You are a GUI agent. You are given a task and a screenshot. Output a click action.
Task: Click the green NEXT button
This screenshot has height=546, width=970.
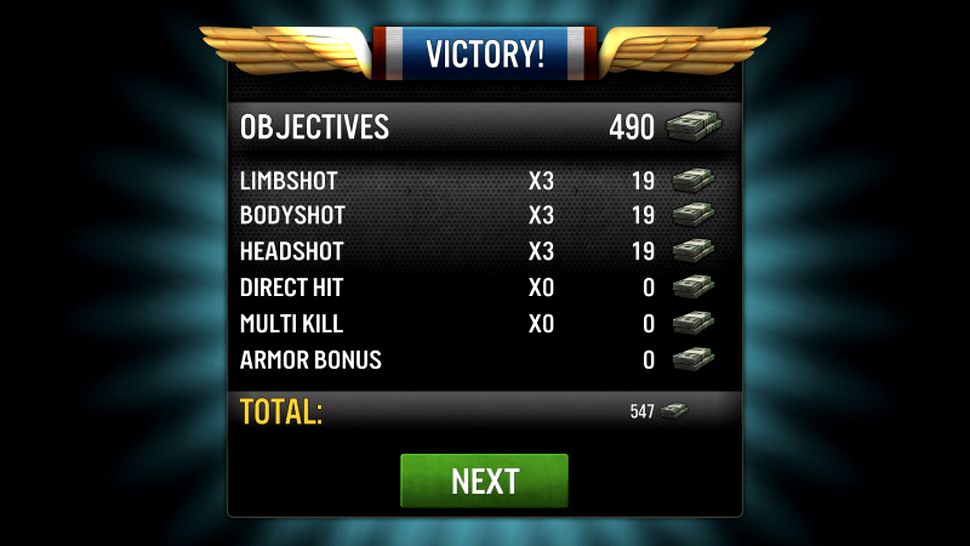(x=484, y=481)
